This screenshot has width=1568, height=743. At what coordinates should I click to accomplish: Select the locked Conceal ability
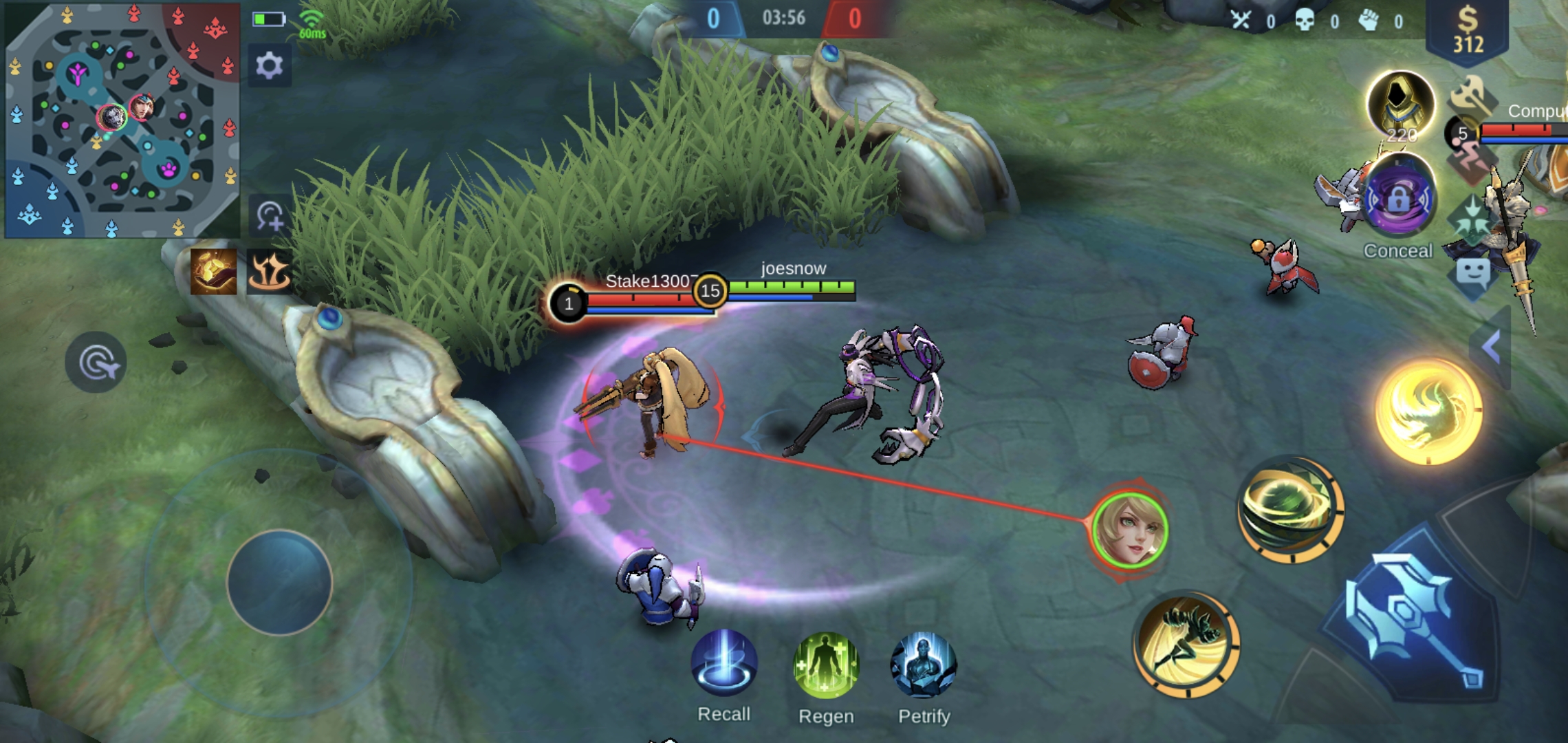pos(1399,200)
